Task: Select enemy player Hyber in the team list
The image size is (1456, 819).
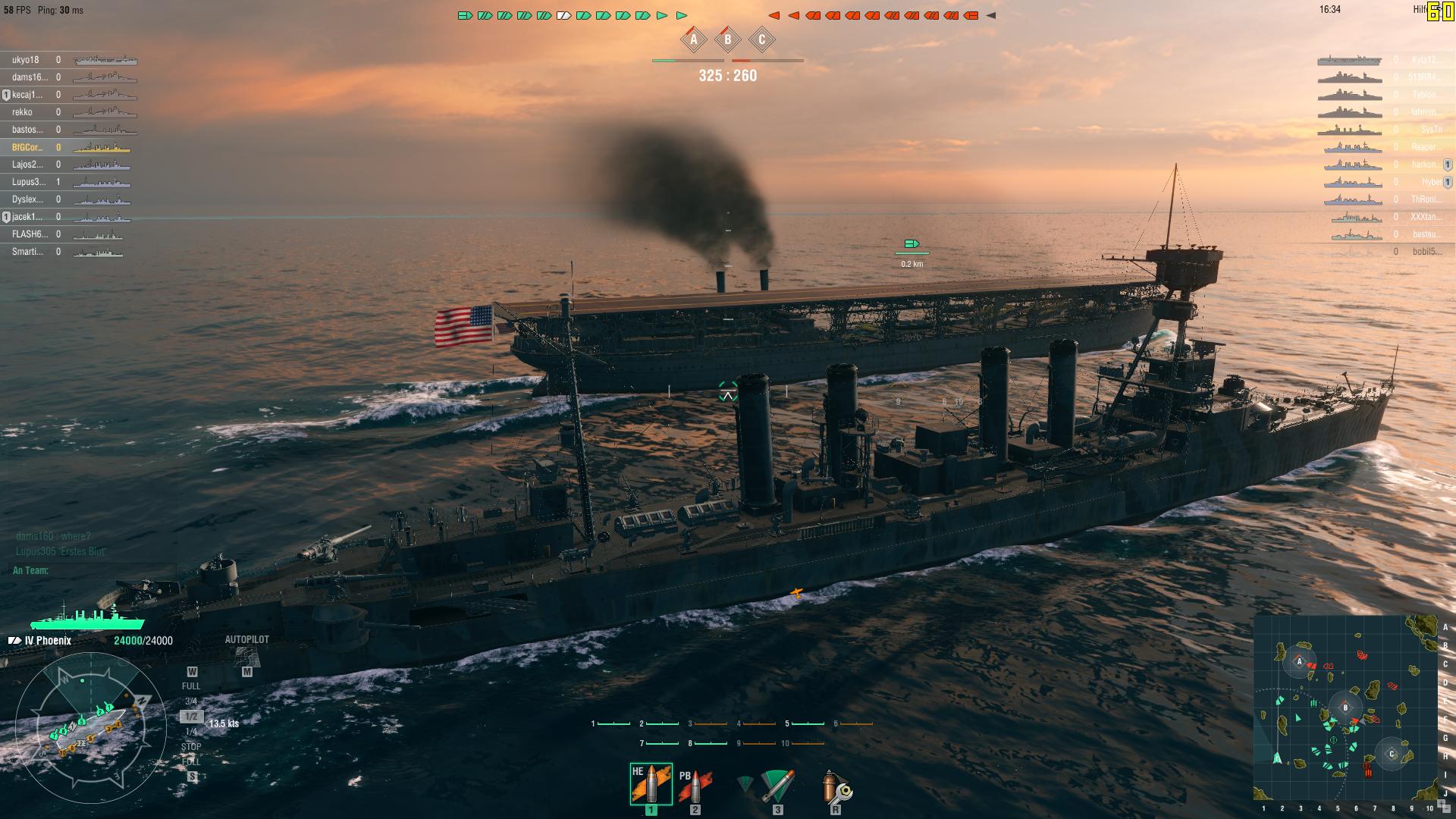Action: pyautogui.click(x=1431, y=182)
